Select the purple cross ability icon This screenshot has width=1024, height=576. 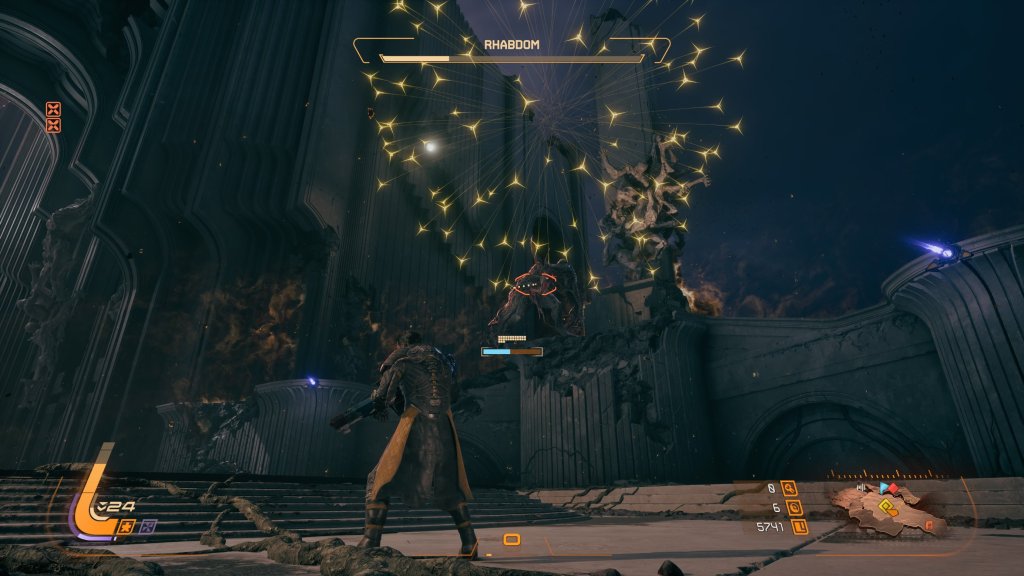click(x=148, y=526)
